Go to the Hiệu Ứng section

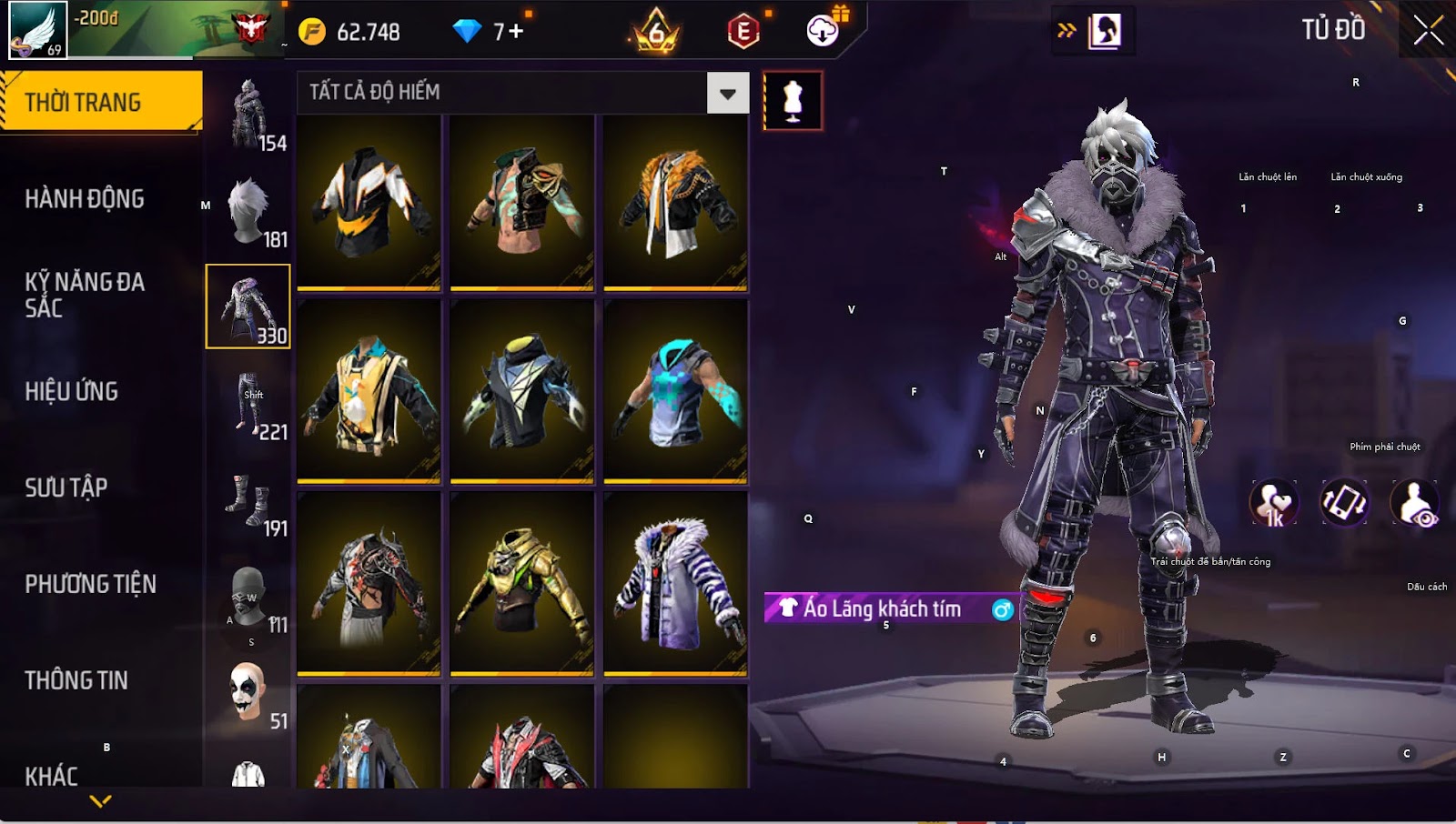72,391
